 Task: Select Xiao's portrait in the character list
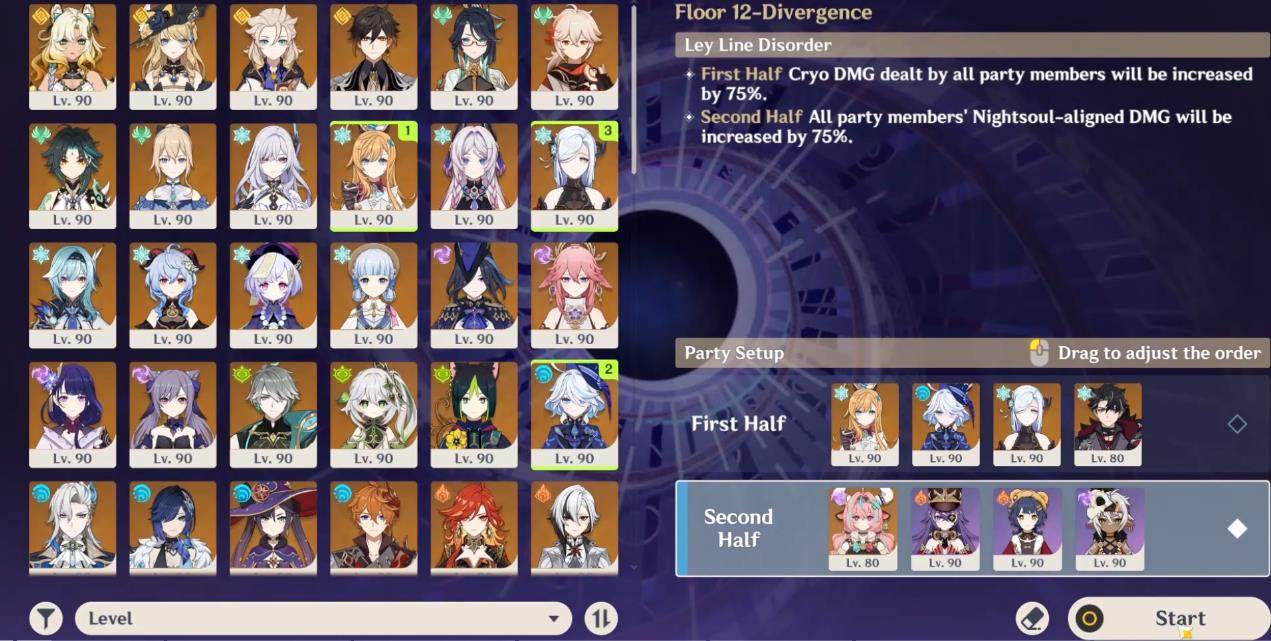point(72,175)
